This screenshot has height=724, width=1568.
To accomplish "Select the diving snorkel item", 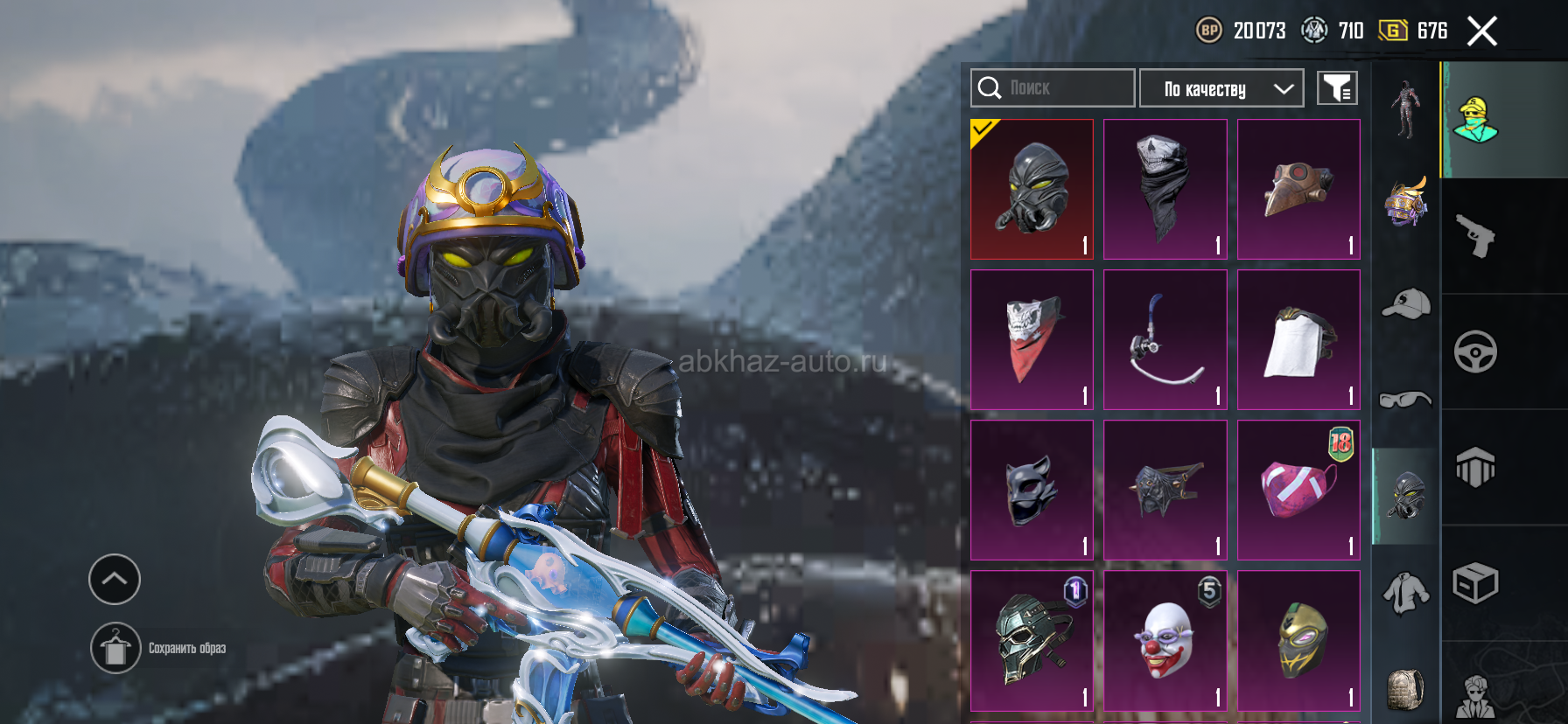I will [1165, 339].
